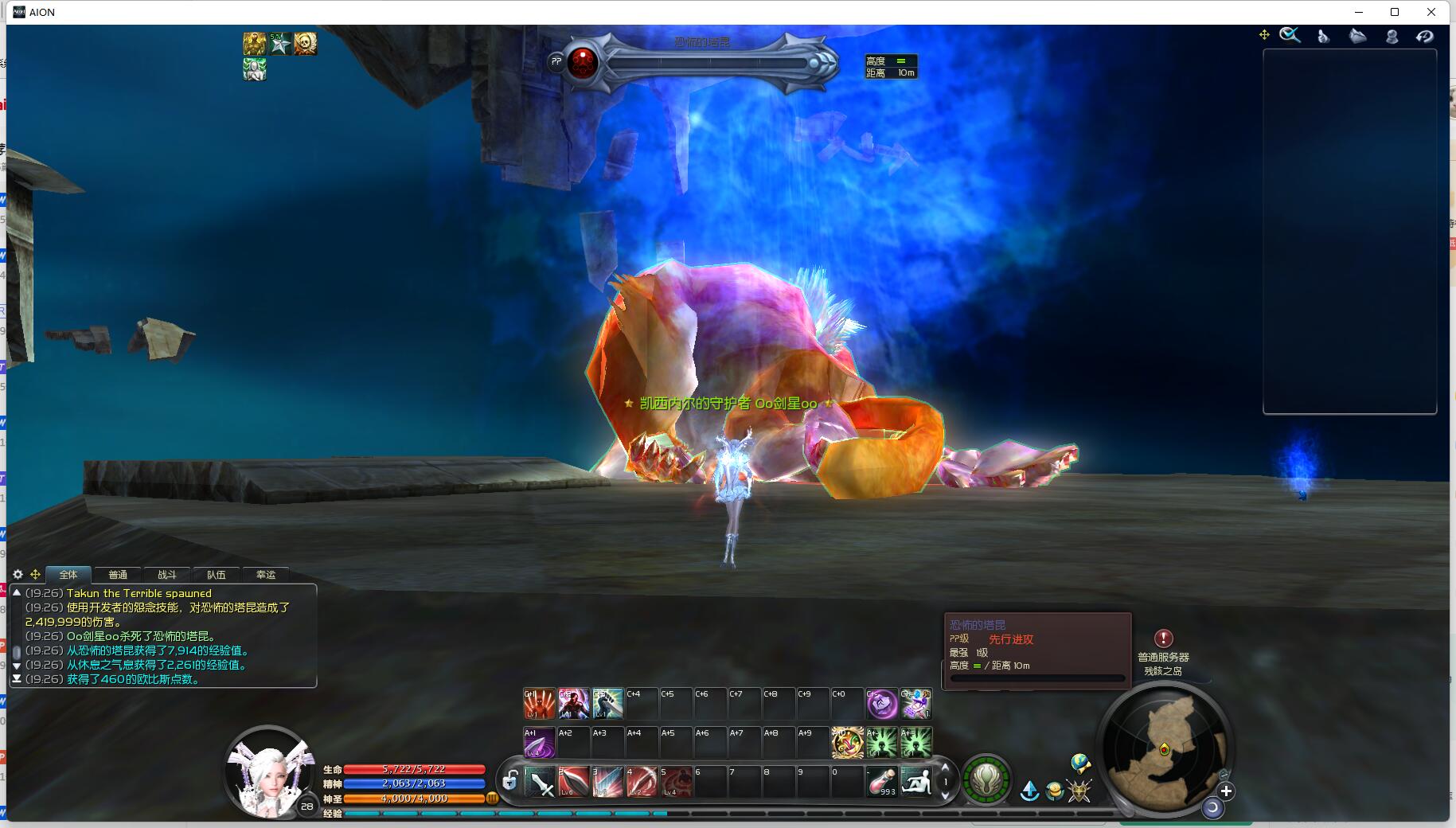1456x828 pixels.
Task: Click the red alert icon above 普通服务器
Action: [x=1163, y=639]
